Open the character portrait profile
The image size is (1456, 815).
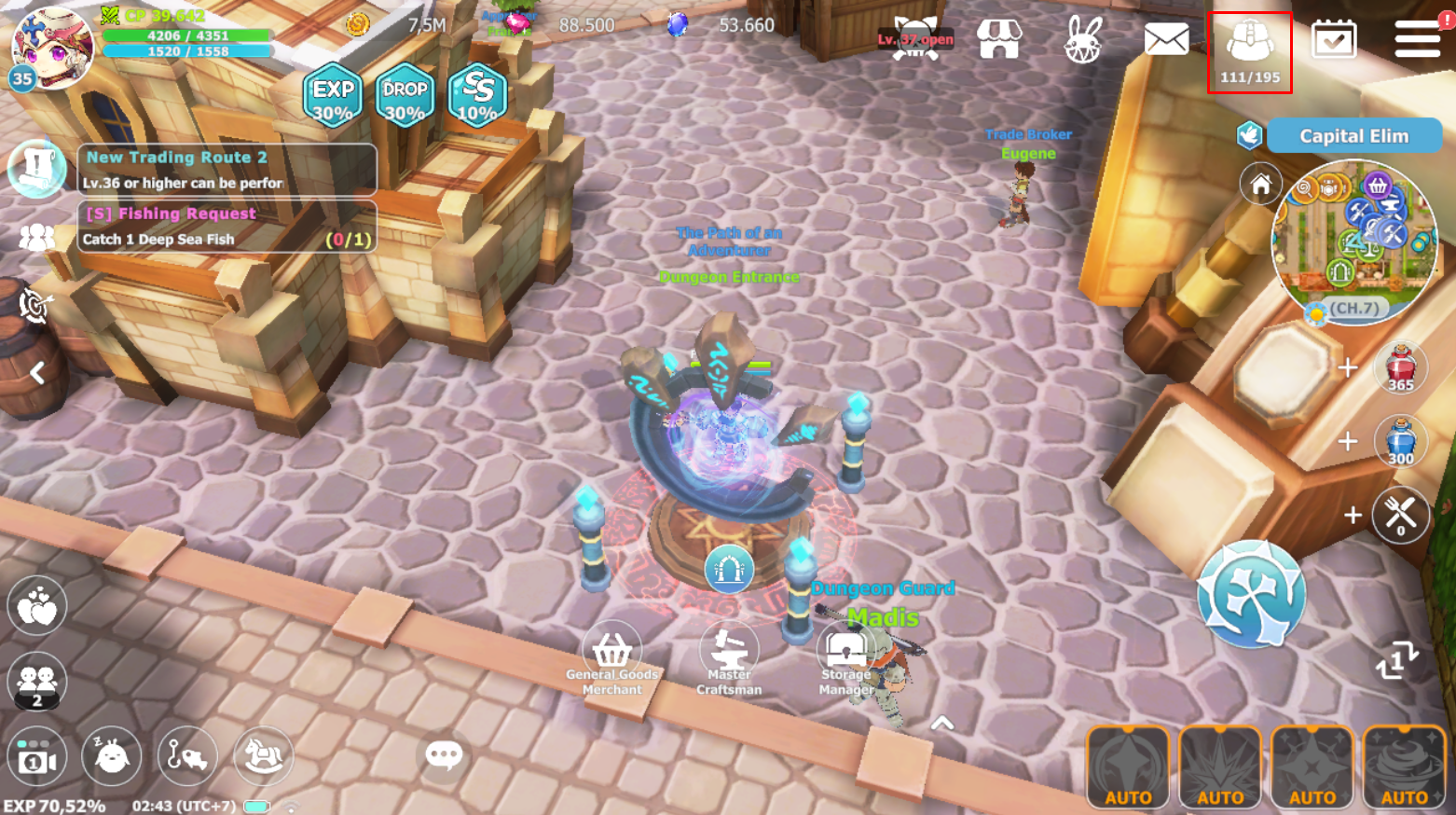point(51,45)
